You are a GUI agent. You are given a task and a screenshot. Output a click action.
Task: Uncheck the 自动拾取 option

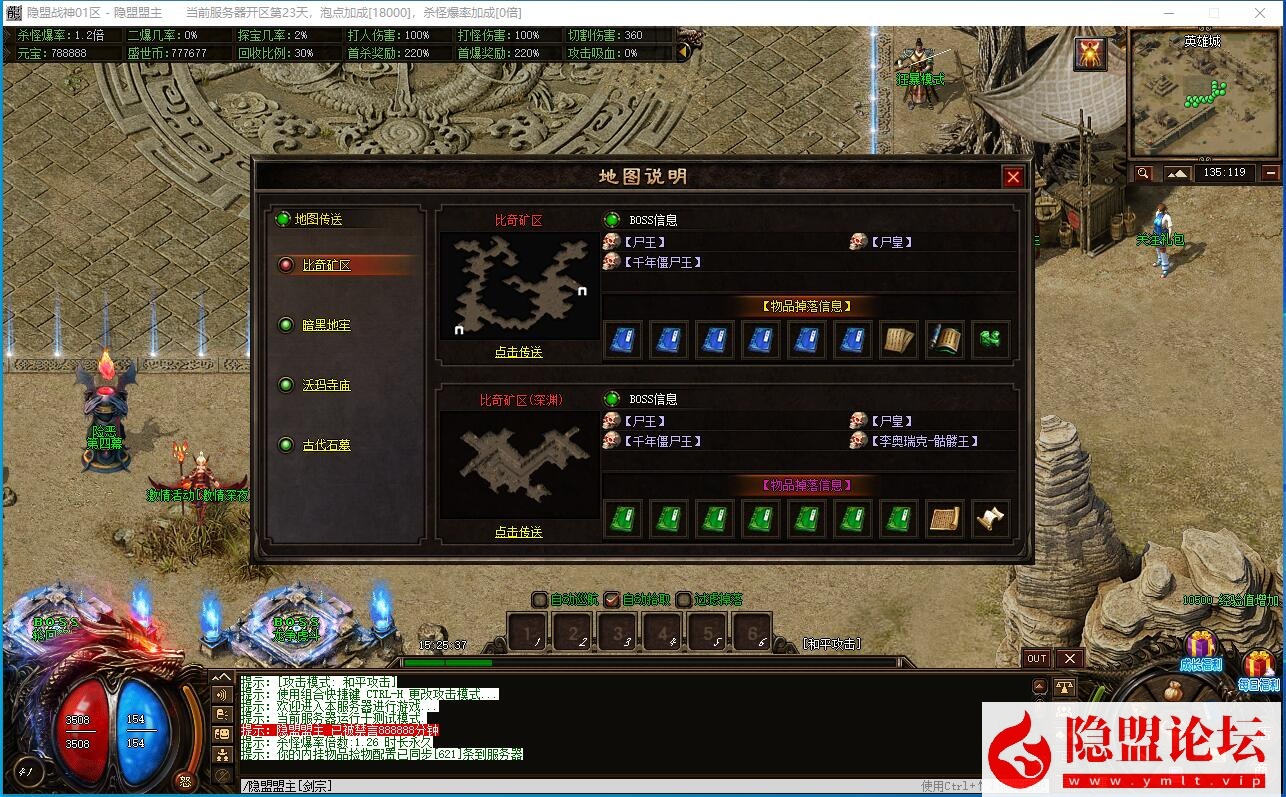tap(612, 600)
